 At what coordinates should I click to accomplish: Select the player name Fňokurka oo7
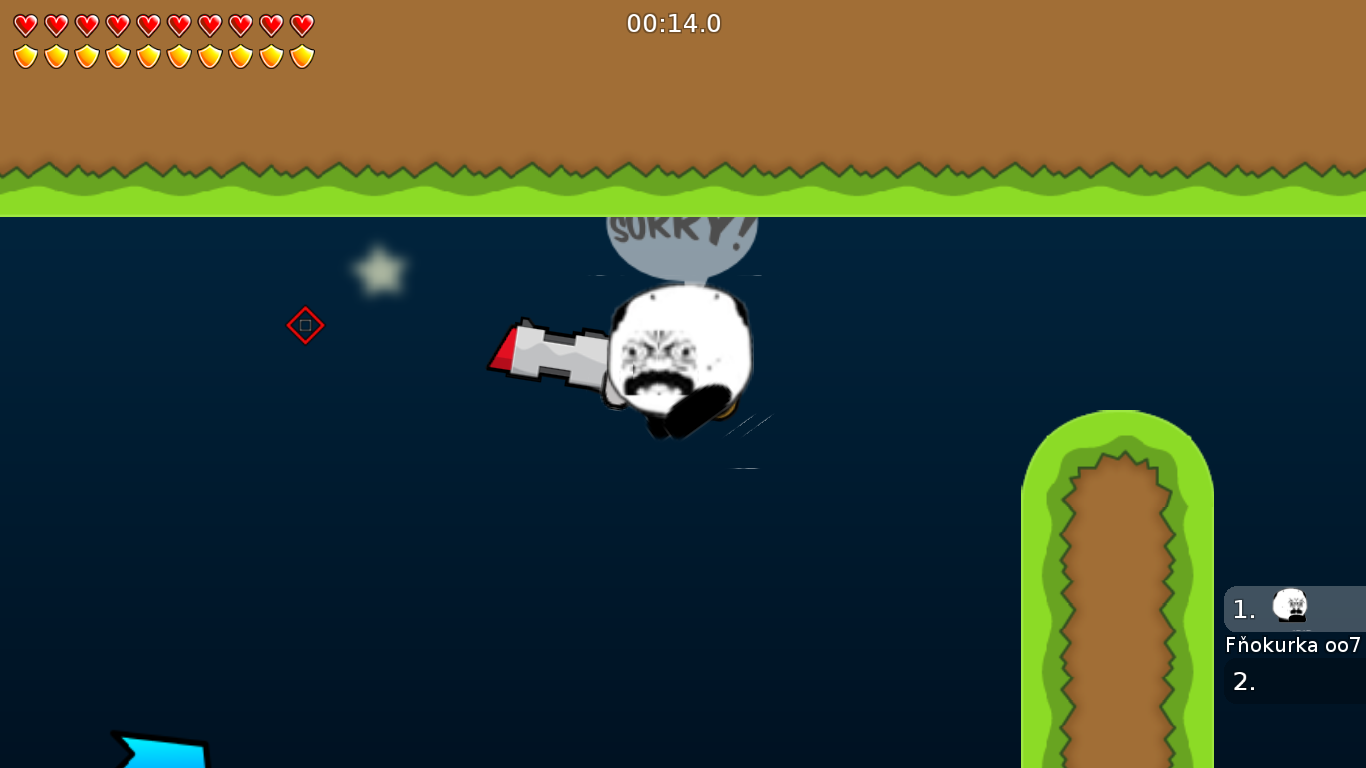[1292, 646]
